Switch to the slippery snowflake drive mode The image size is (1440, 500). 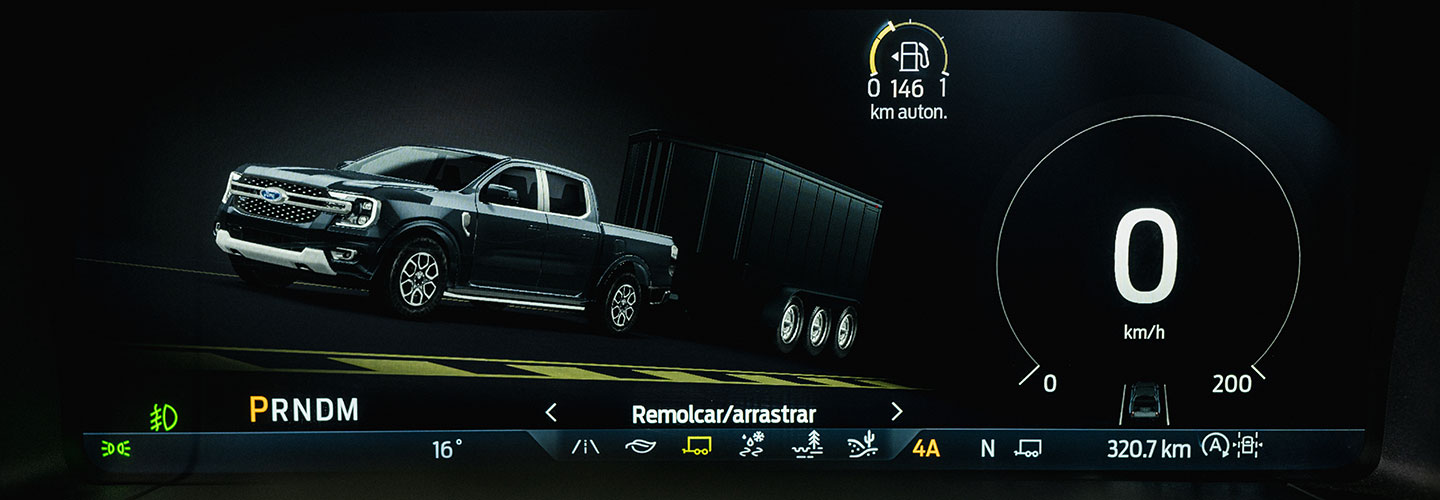pos(751,448)
